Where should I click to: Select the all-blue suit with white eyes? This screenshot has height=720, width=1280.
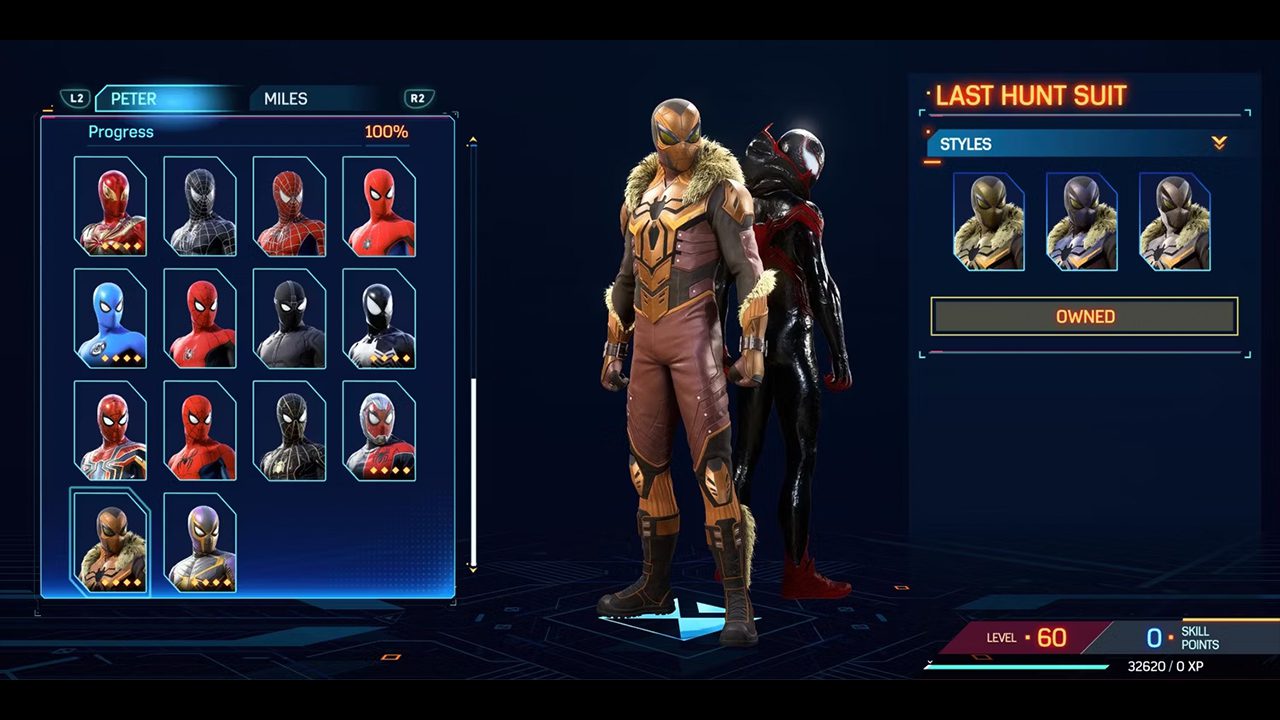click(x=110, y=319)
